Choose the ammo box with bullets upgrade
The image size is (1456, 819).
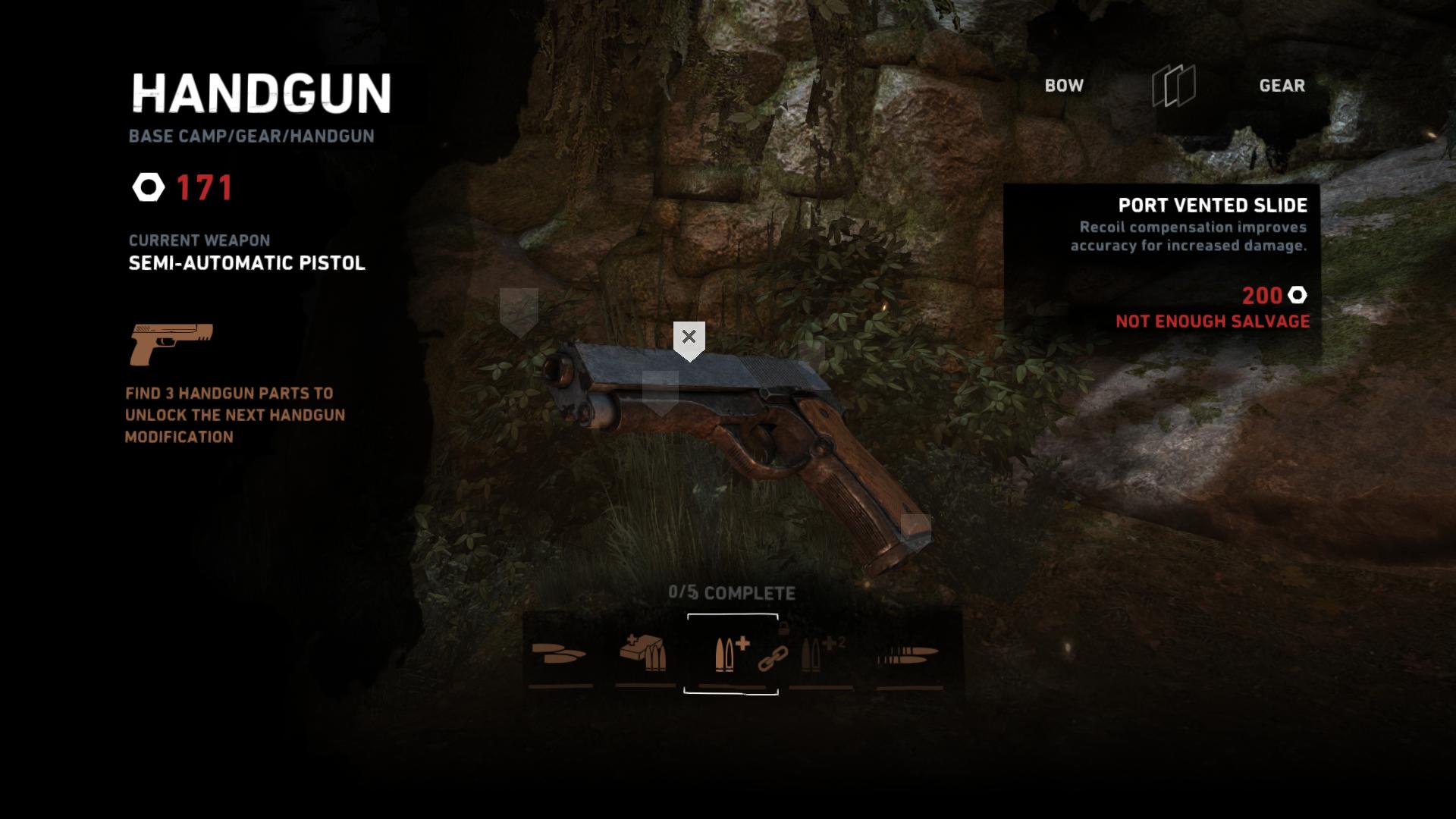tap(644, 653)
